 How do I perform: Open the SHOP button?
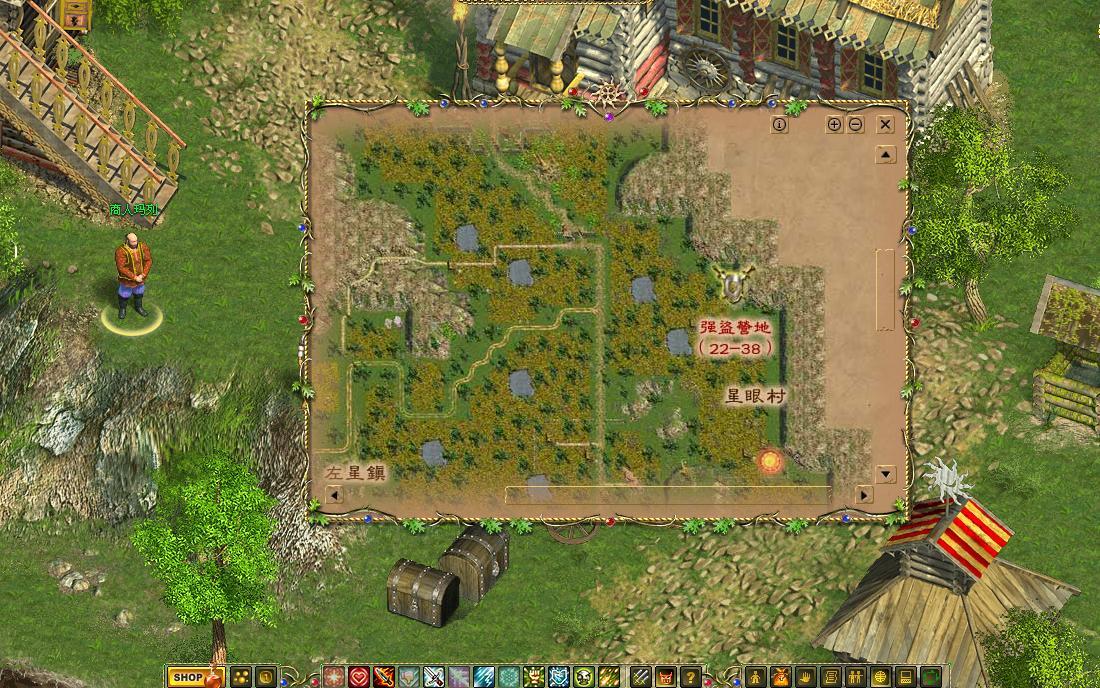pos(187,677)
